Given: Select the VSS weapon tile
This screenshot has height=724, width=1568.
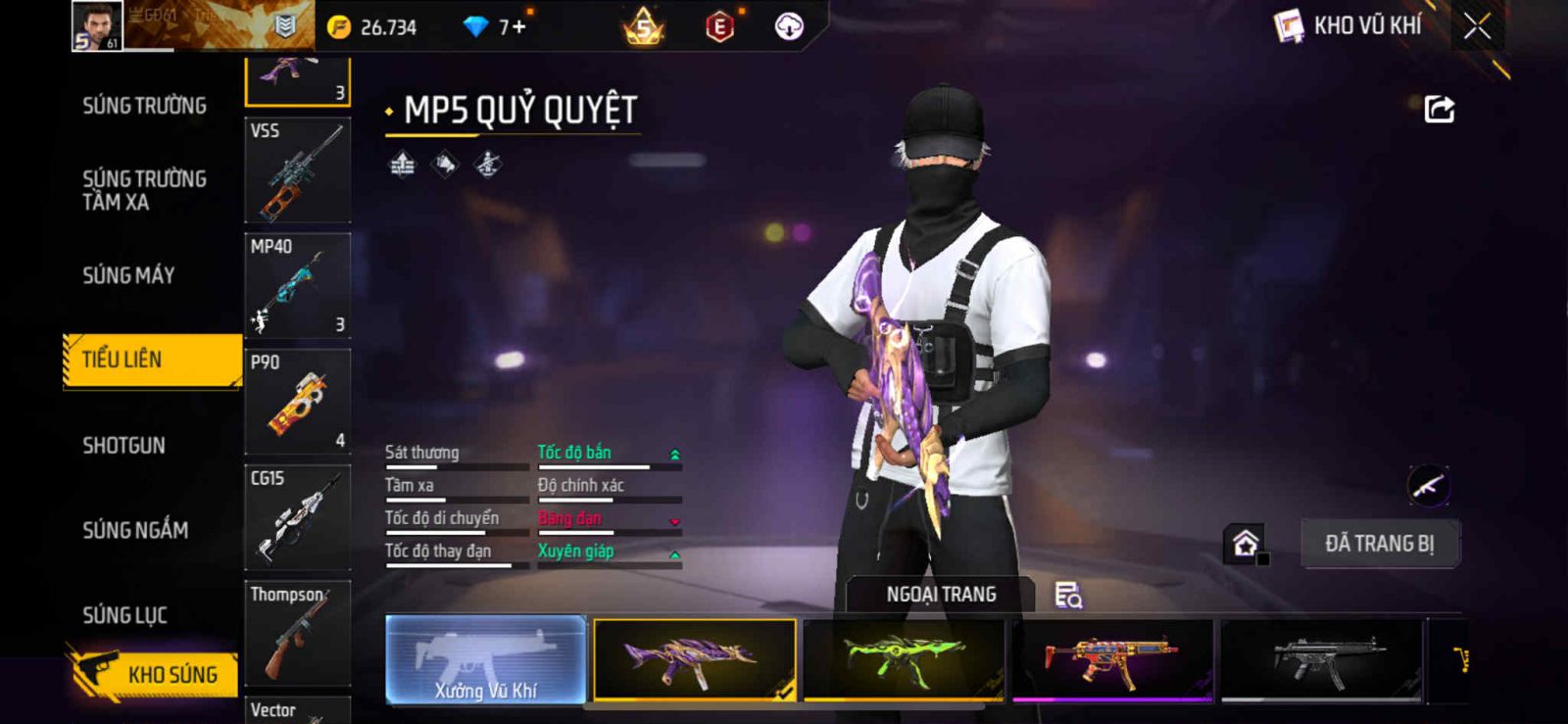Looking at the screenshot, I should click(297, 170).
